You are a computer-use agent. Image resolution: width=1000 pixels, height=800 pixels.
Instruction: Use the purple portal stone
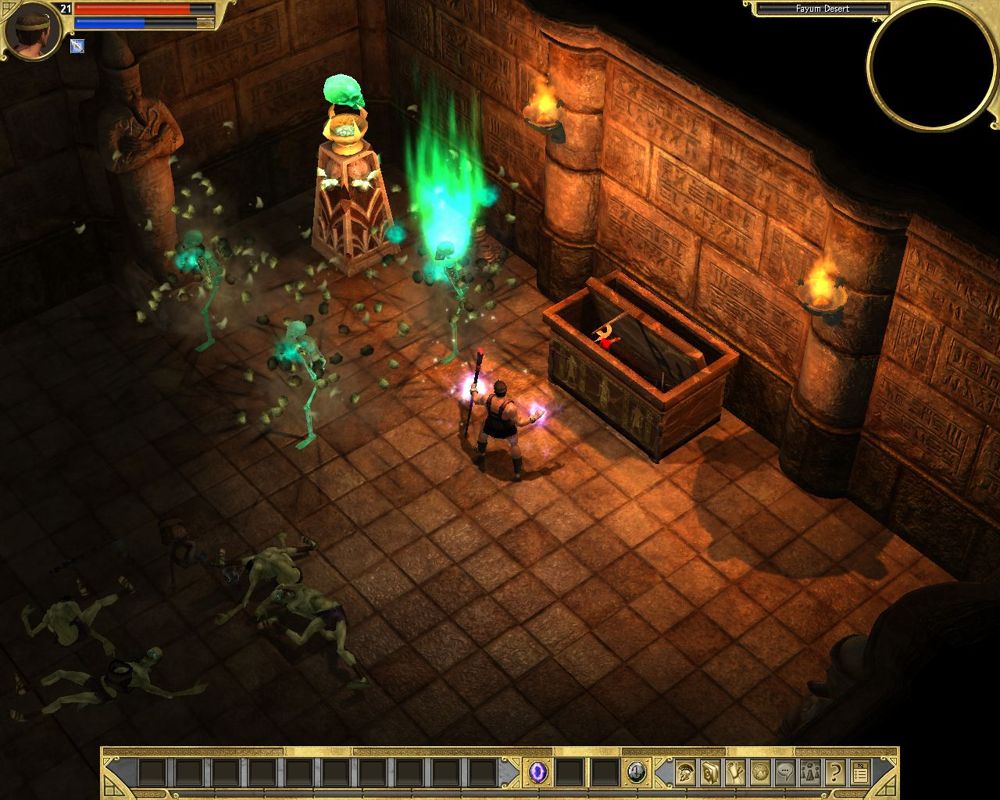click(x=539, y=772)
